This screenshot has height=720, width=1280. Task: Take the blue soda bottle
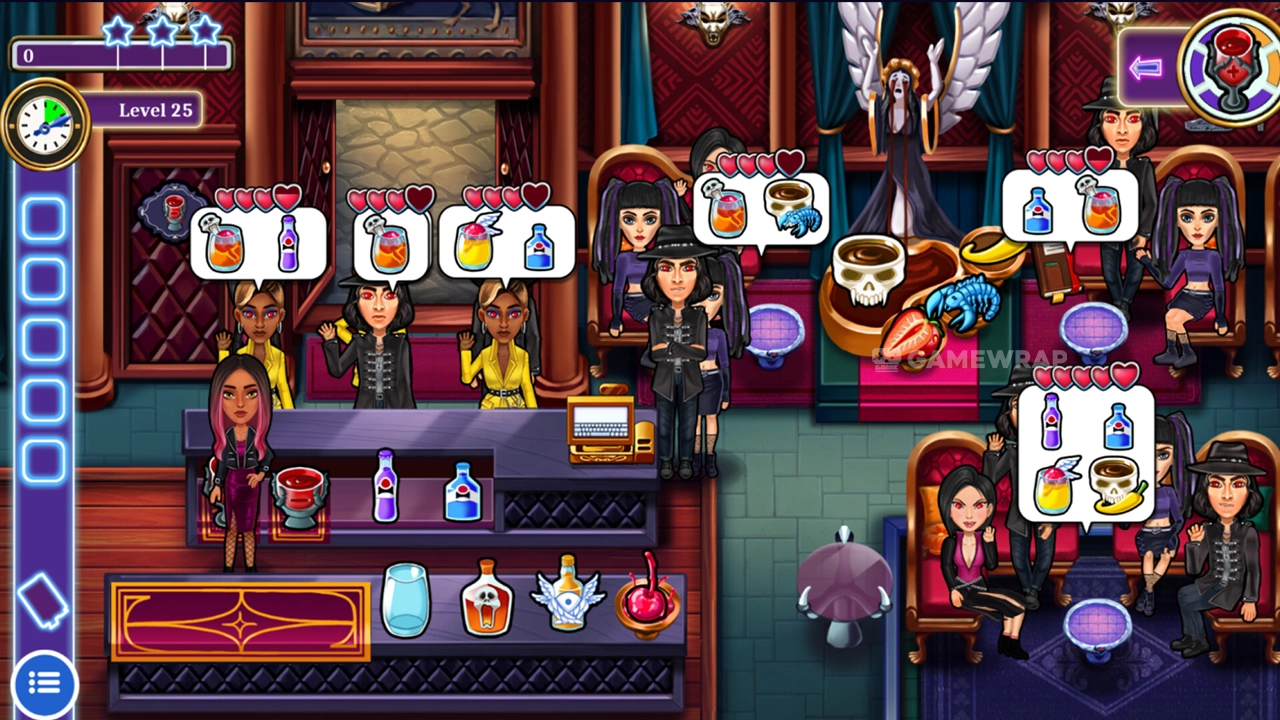[462, 491]
